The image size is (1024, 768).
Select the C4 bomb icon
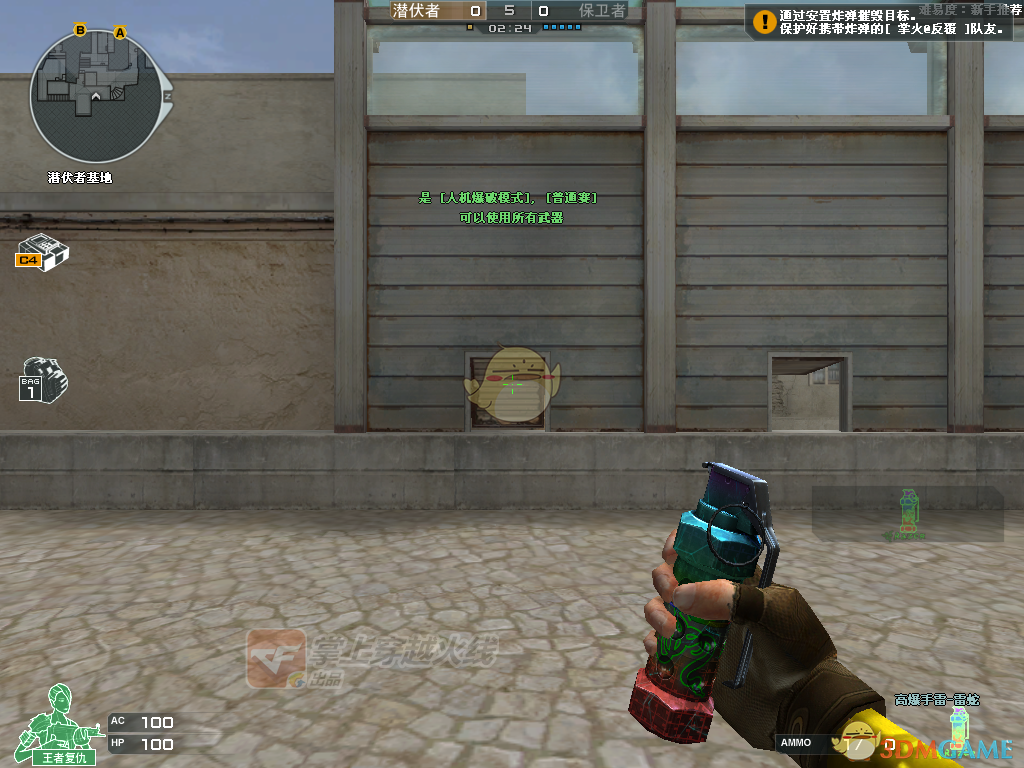[42, 250]
